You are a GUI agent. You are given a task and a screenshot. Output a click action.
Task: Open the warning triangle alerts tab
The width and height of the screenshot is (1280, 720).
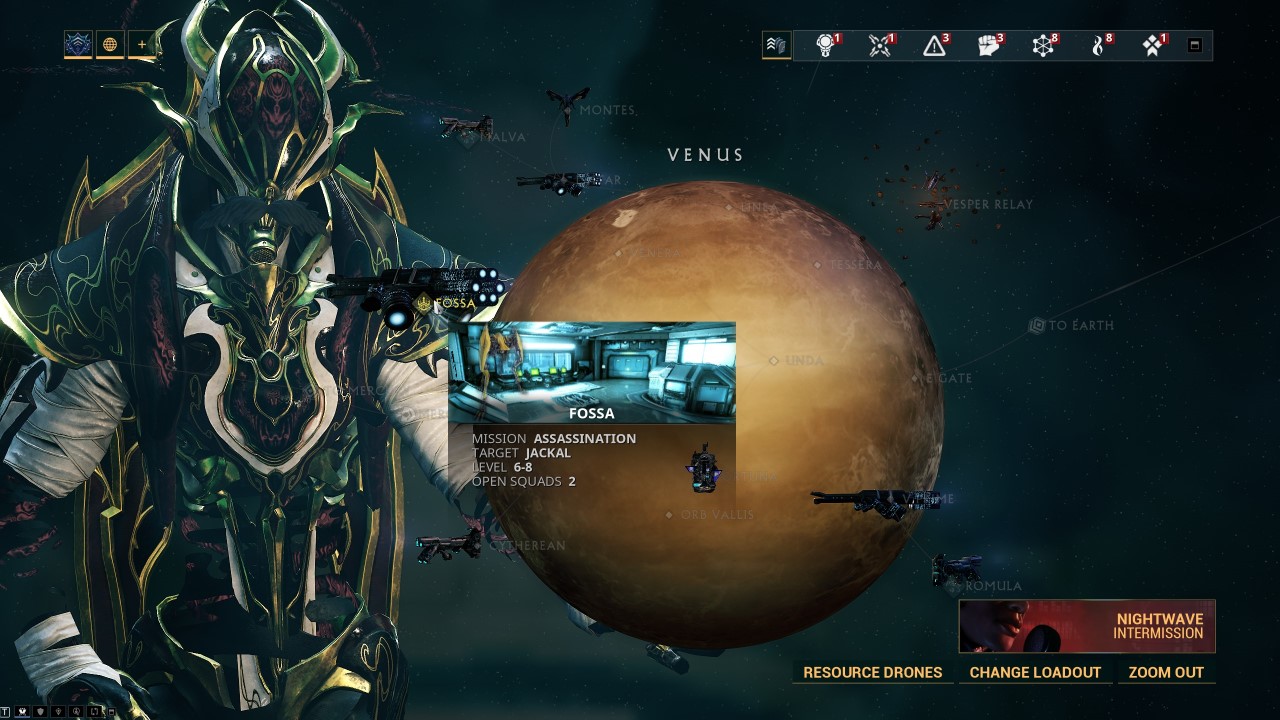935,45
